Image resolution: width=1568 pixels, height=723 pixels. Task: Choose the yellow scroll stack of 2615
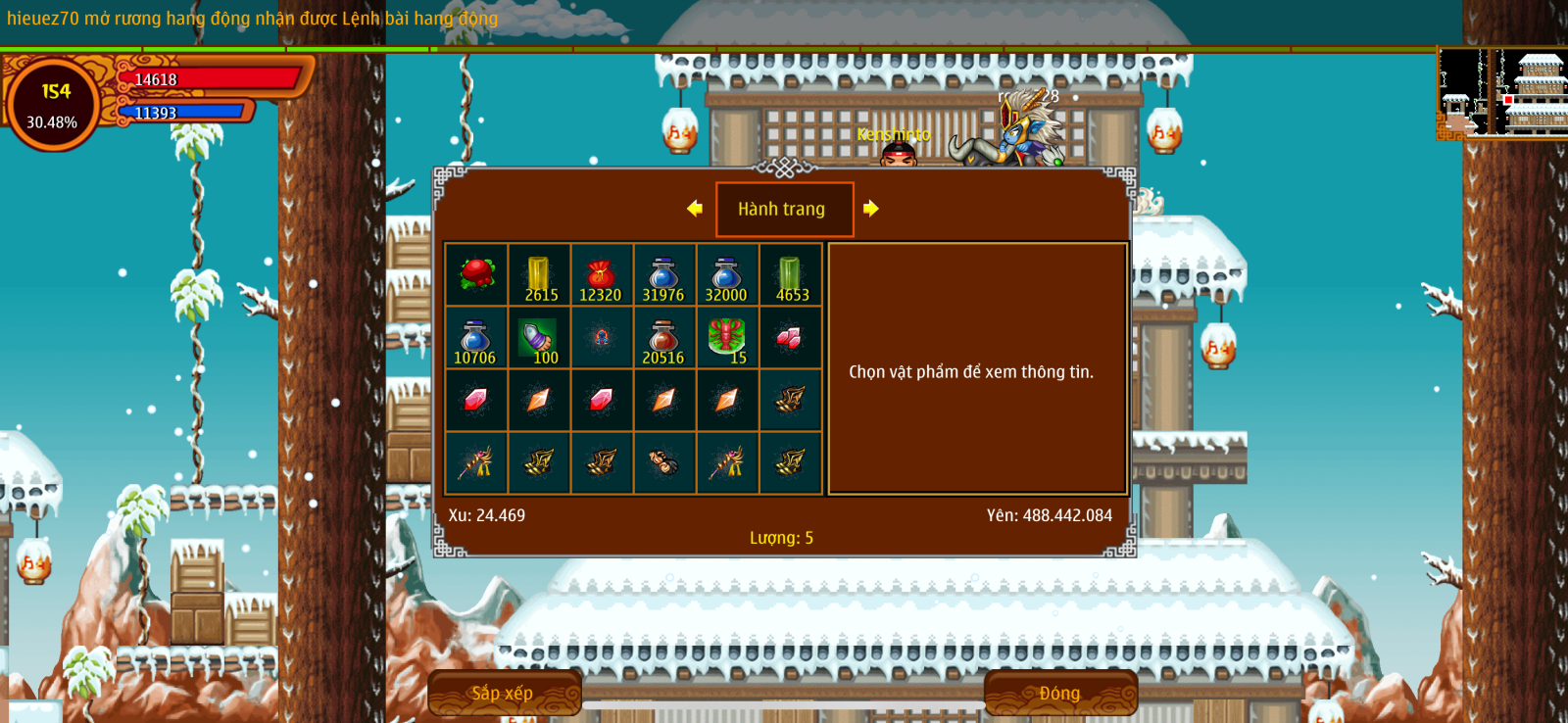pos(539,274)
